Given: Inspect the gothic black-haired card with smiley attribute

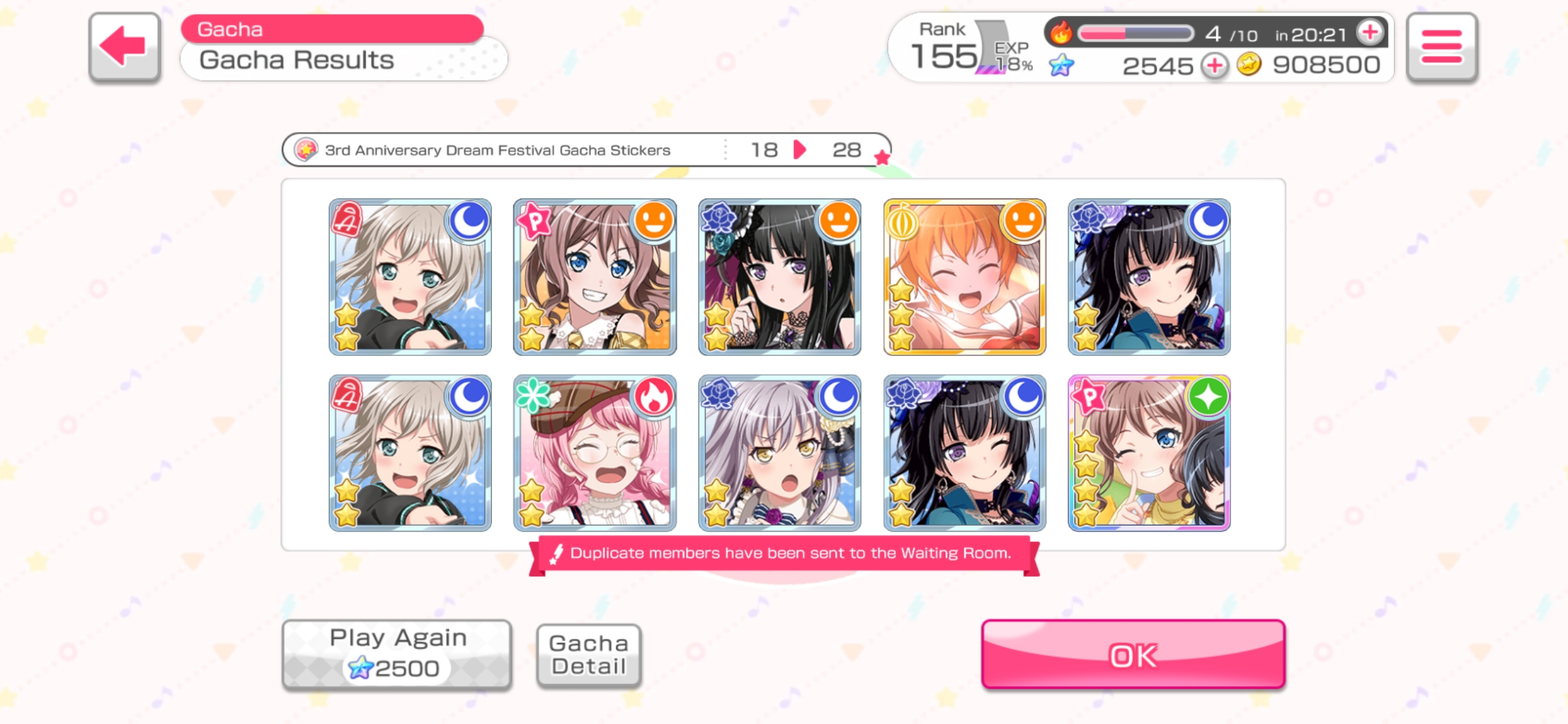Looking at the screenshot, I should pos(779,277).
